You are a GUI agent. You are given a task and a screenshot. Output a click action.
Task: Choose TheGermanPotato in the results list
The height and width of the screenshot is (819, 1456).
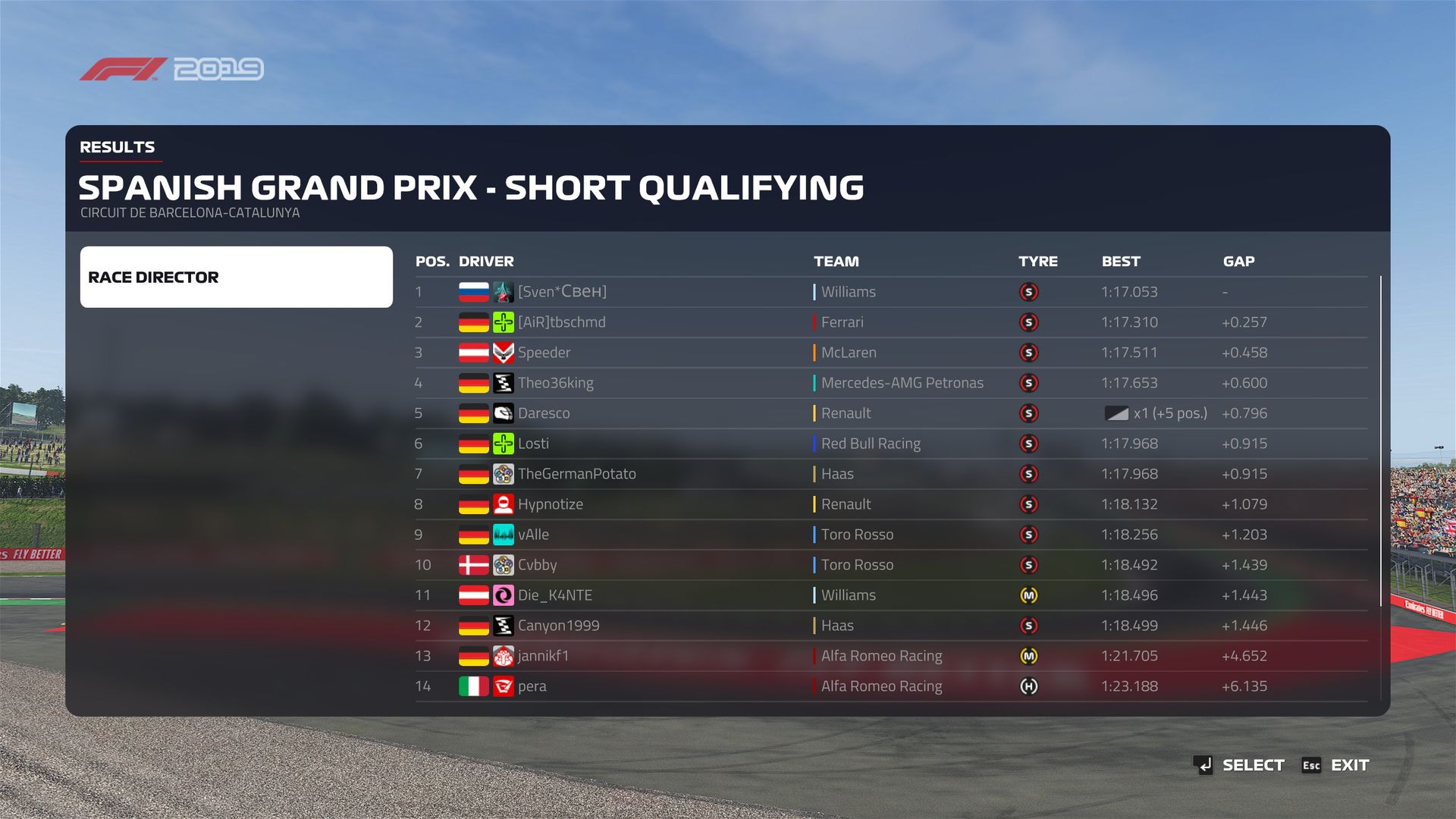coord(576,474)
